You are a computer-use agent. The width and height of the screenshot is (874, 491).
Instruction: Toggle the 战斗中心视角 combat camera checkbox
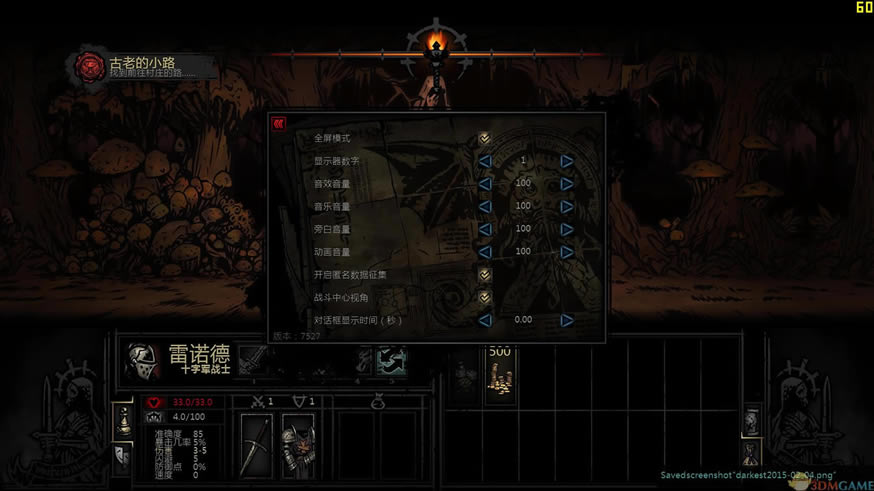pyautogui.click(x=485, y=298)
